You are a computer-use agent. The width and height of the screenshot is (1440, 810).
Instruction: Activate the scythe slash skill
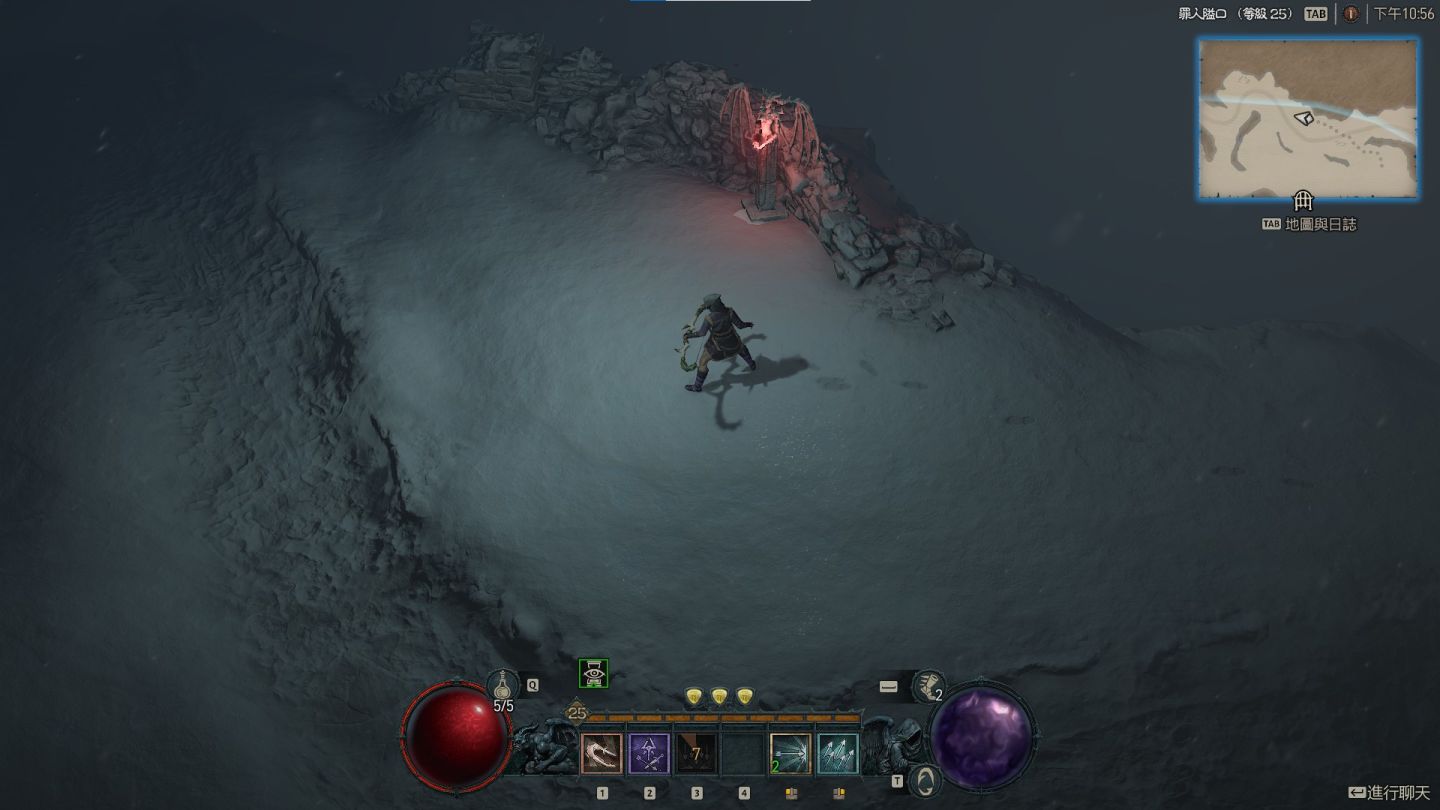[602, 753]
